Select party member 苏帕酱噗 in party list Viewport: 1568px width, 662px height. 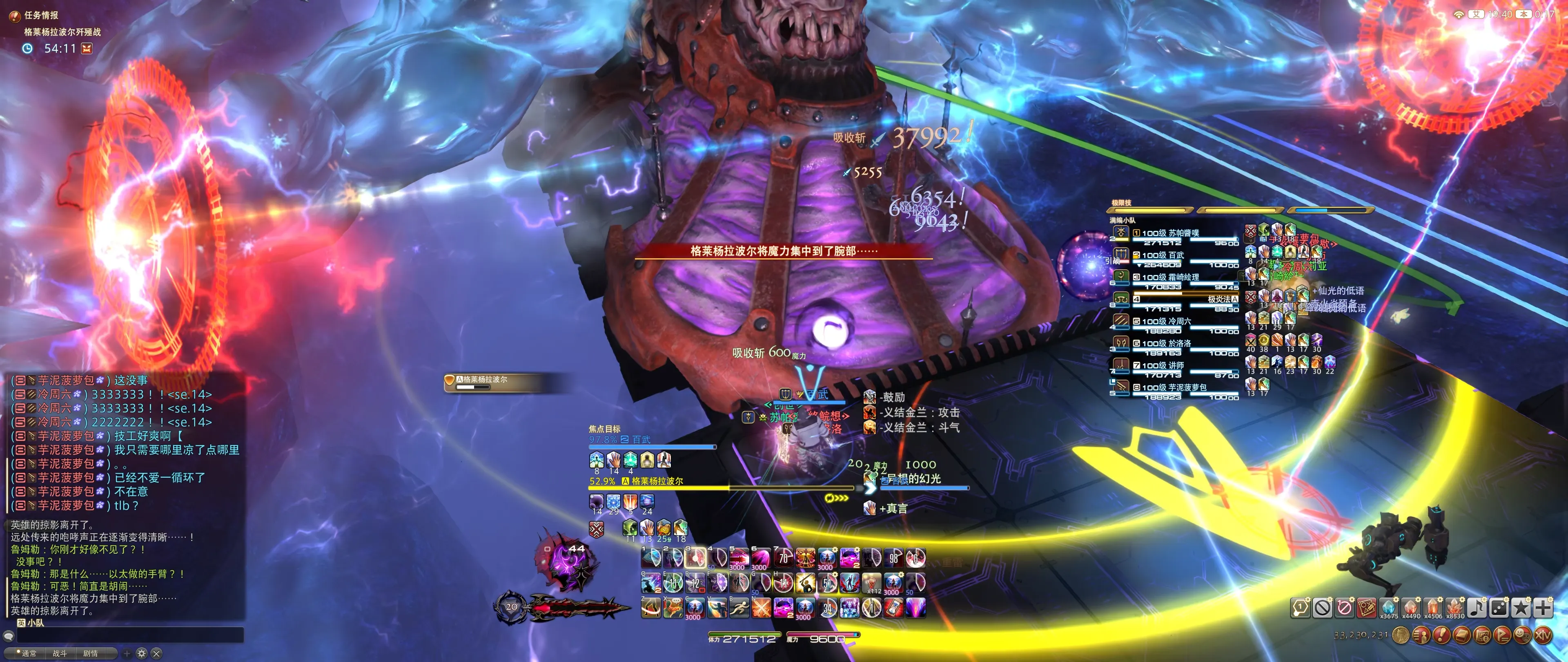coord(1170,233)
